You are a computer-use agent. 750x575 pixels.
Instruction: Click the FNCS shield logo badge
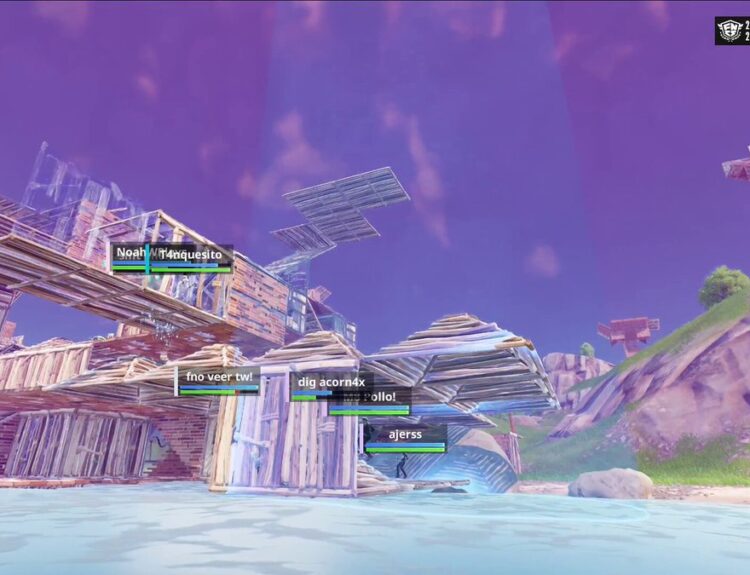point(730,31)
